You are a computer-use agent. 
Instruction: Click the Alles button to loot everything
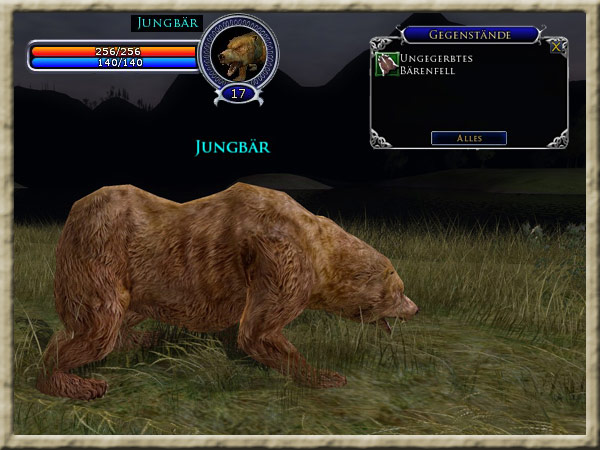468,138
